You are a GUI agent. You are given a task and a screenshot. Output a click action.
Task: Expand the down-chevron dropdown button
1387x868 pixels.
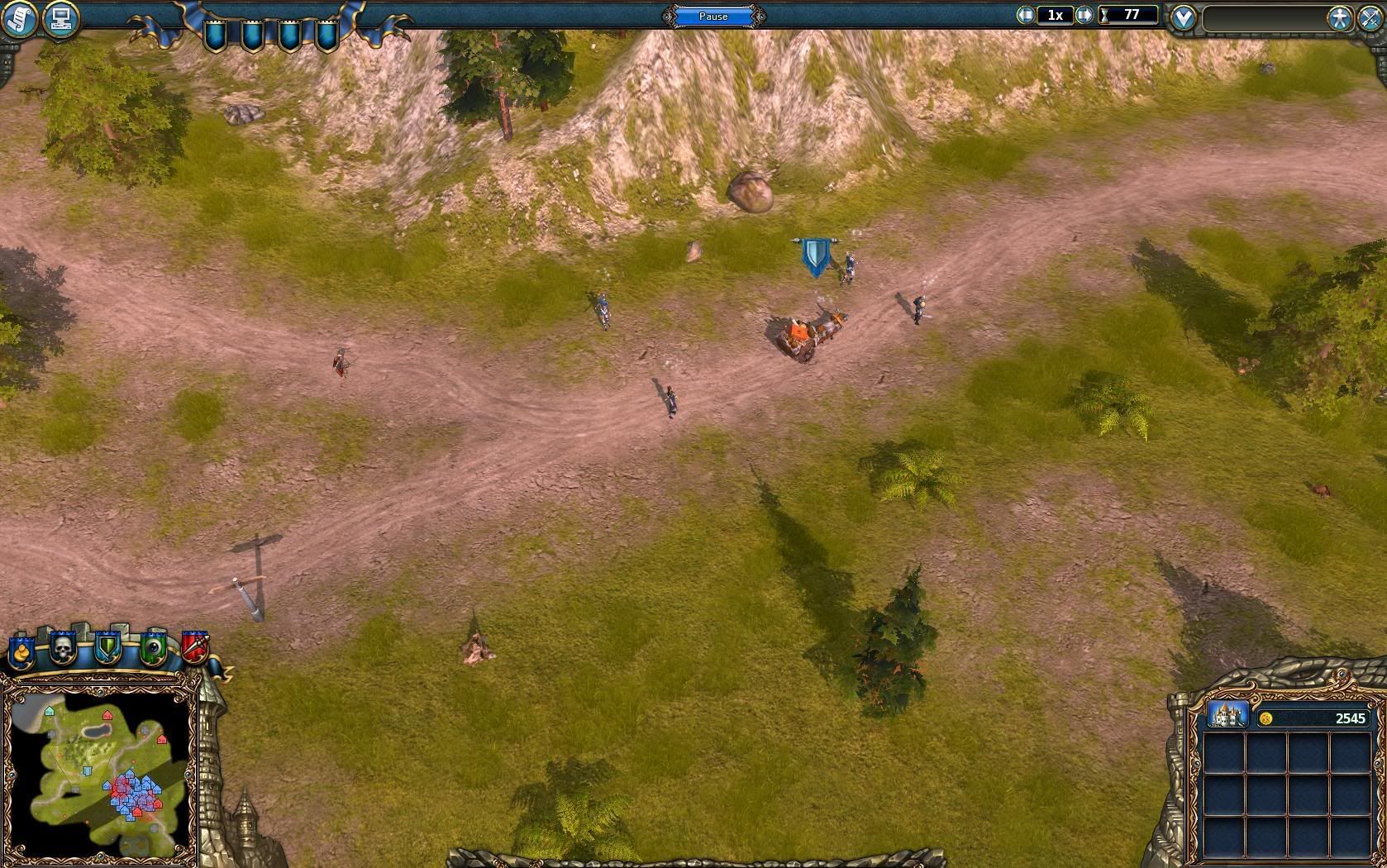click(1184, 17)
